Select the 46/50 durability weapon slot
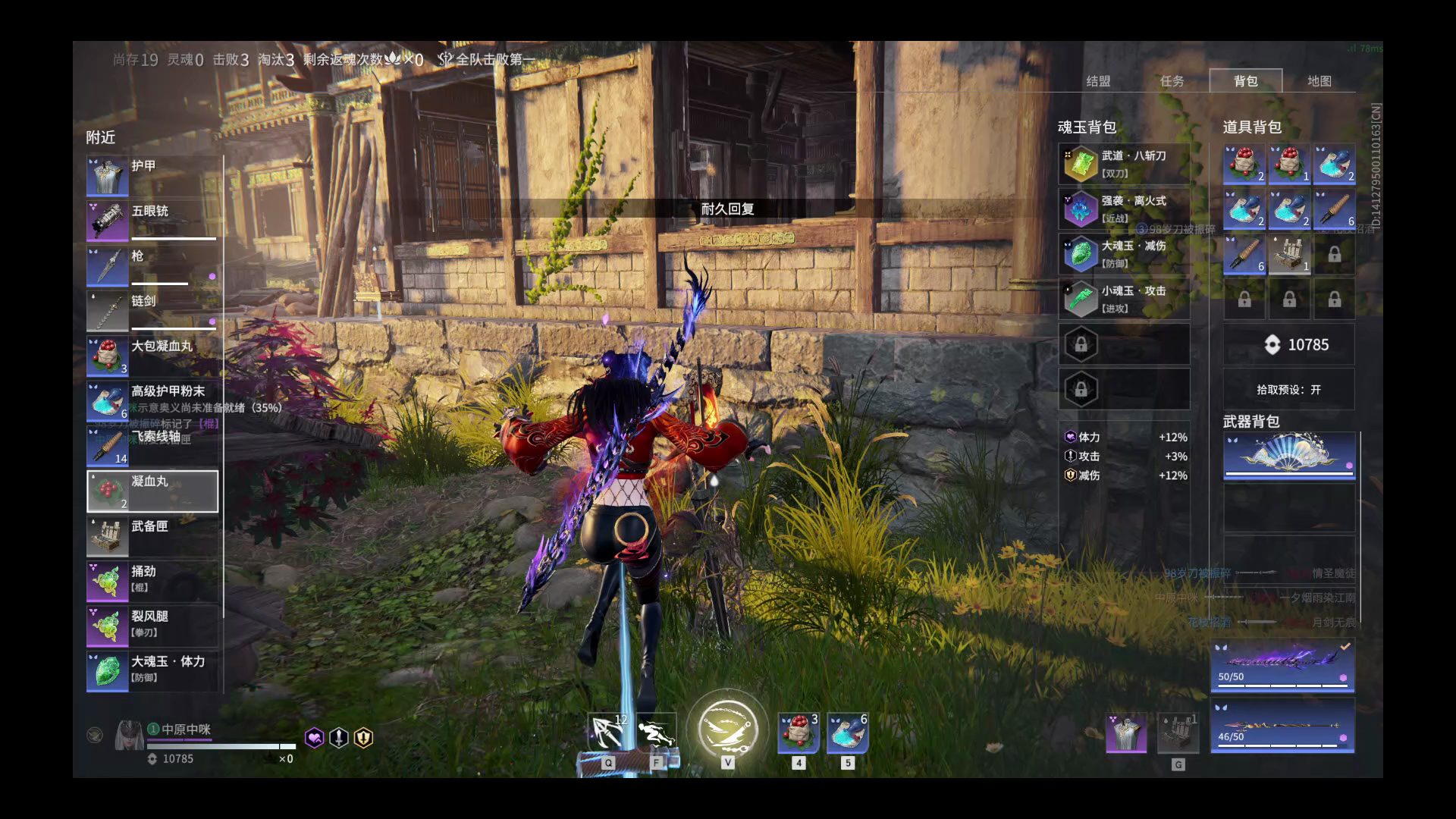 1282,726
